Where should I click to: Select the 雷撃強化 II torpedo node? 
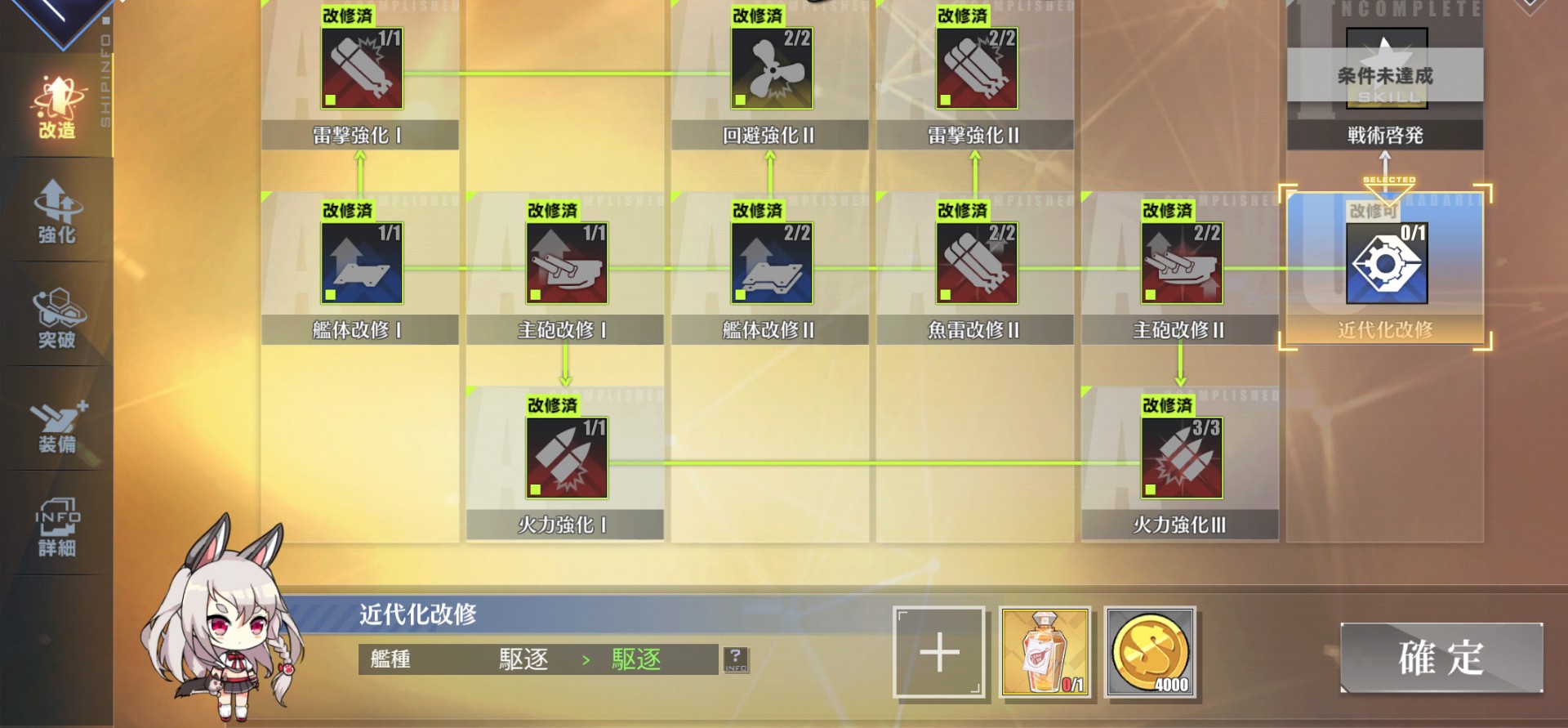[974, 69]
